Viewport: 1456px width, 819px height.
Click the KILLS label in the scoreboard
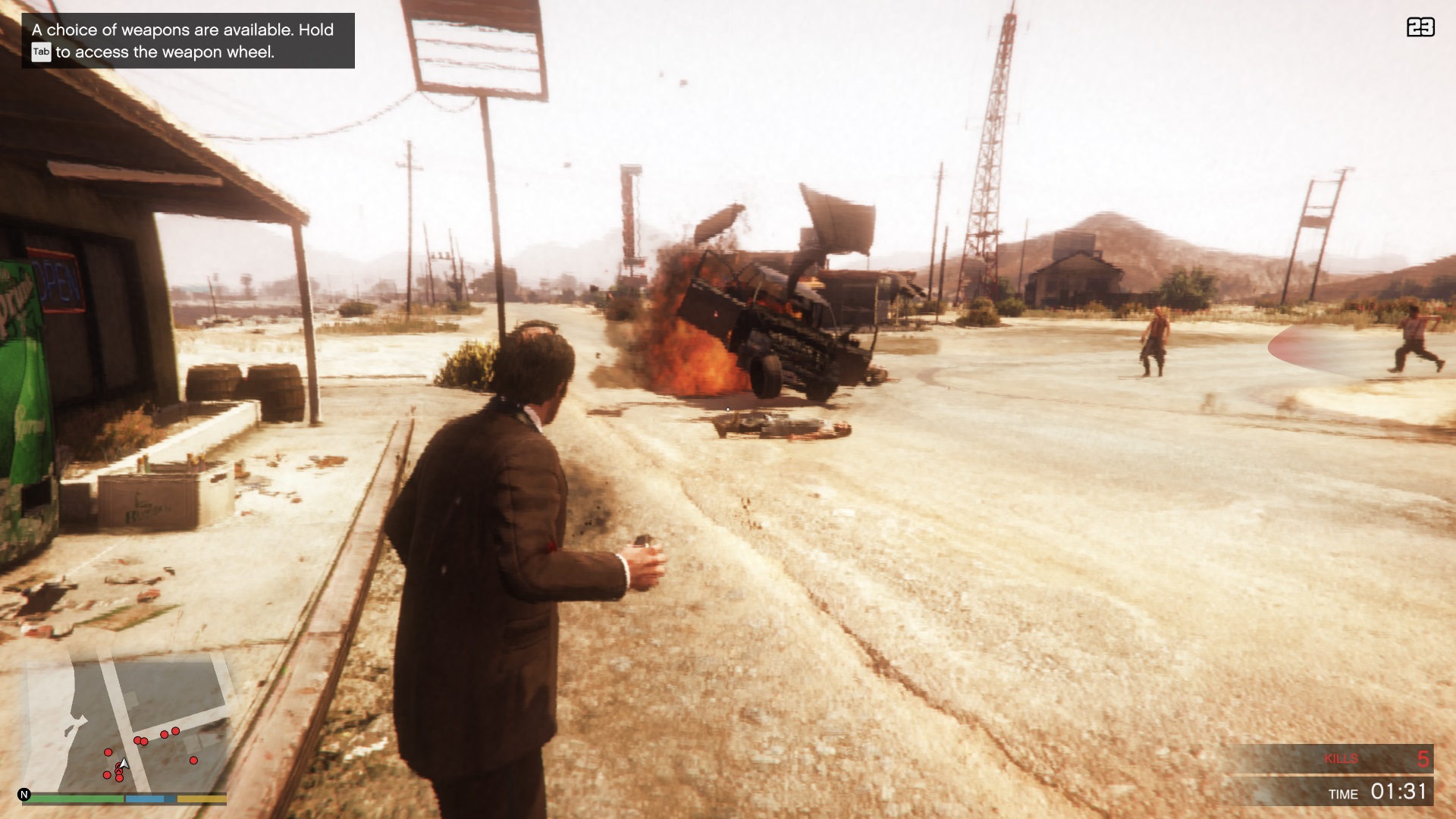1342,758
